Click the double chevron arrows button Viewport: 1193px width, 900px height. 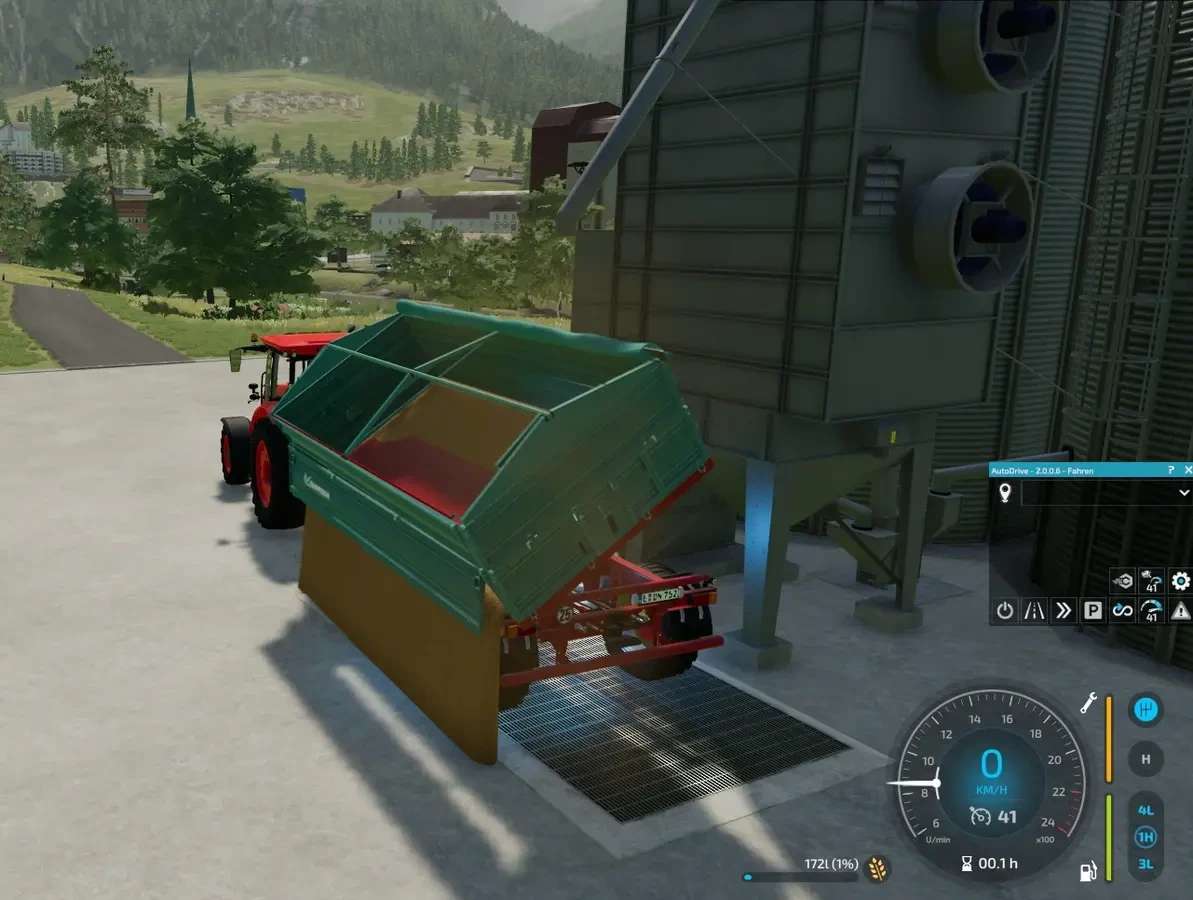[1063, 610]
